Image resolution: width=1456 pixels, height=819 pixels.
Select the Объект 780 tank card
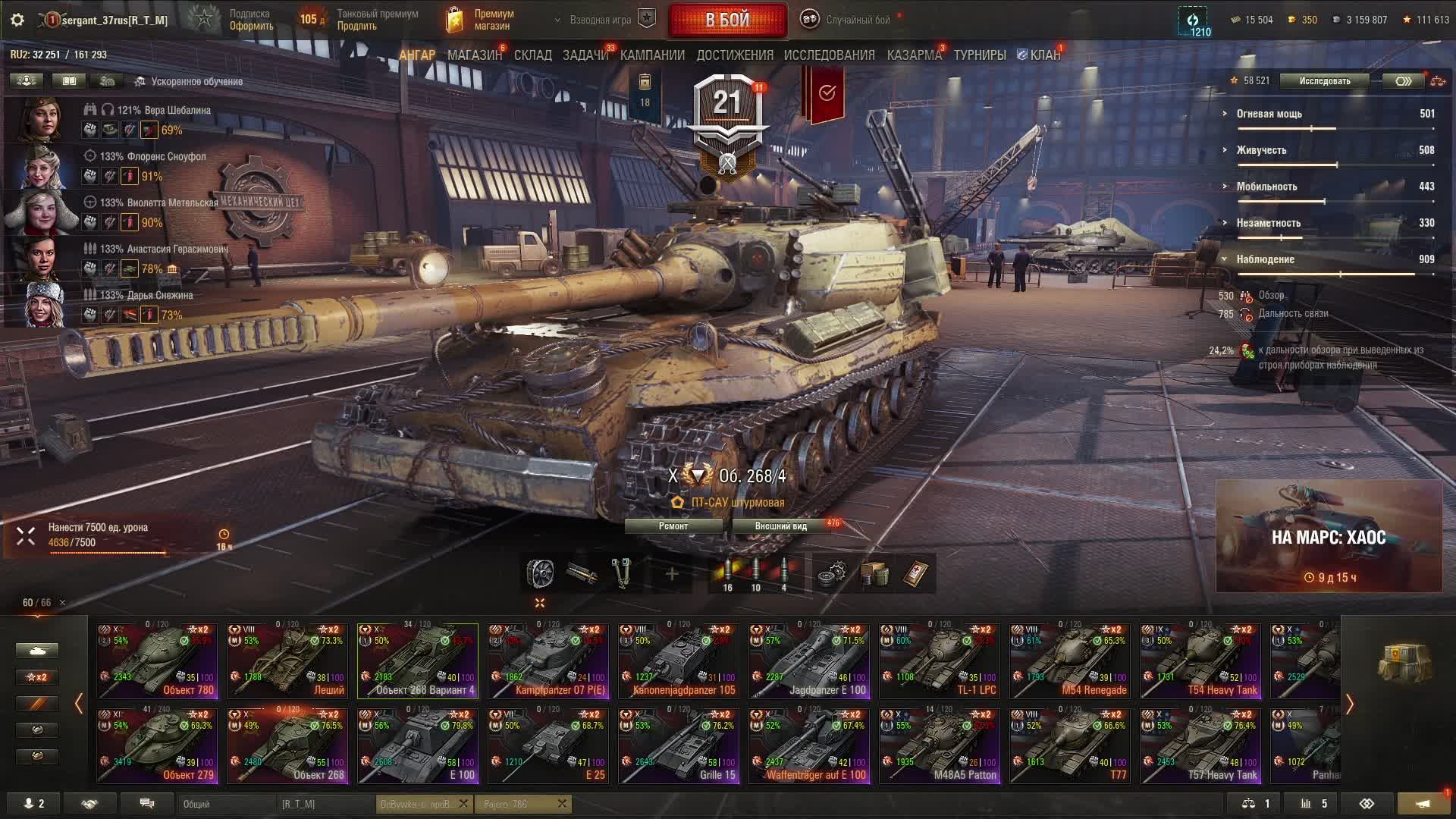(157, 661)
